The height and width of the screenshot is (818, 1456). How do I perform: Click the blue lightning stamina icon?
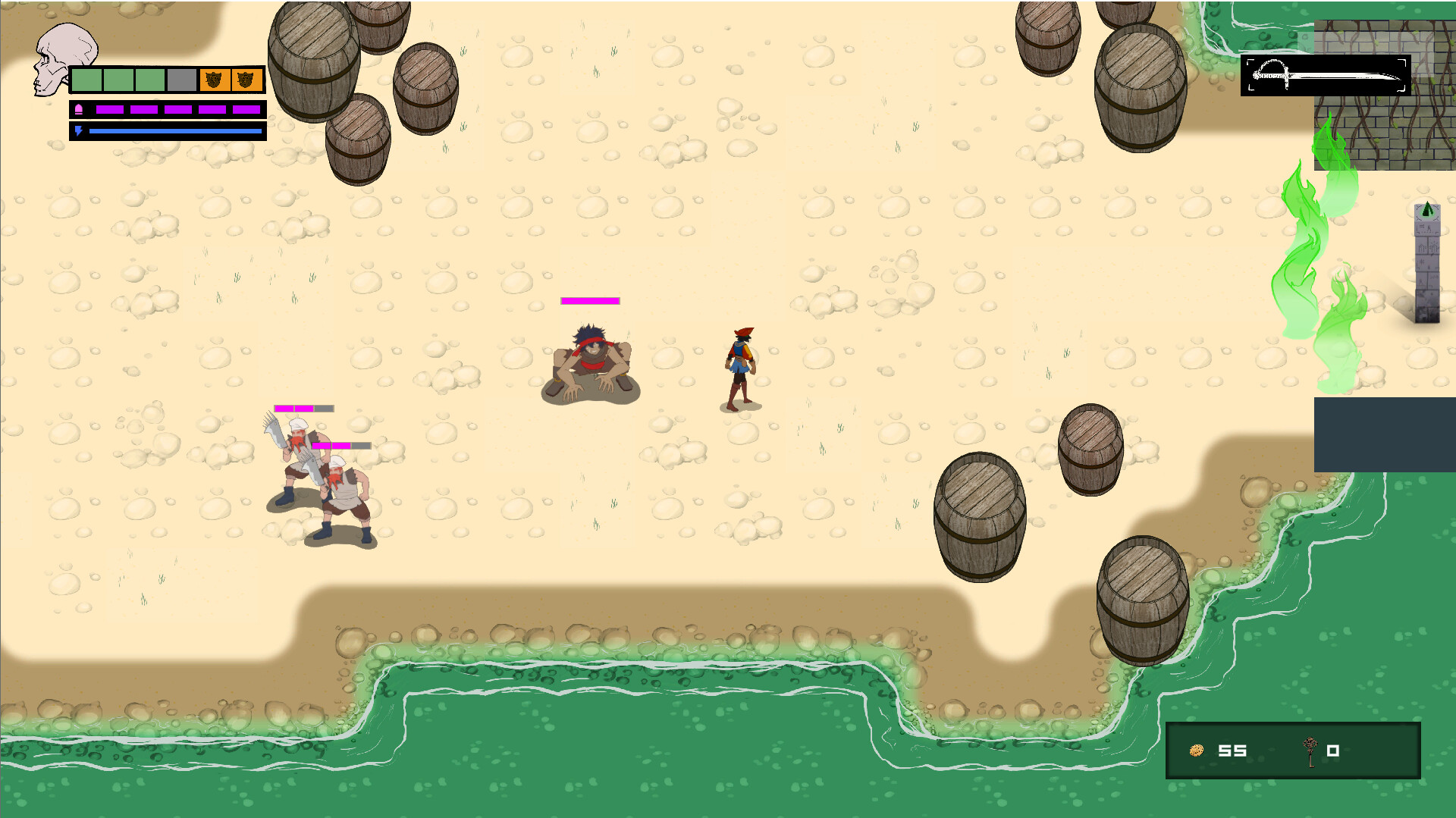(x=78, y=130)
